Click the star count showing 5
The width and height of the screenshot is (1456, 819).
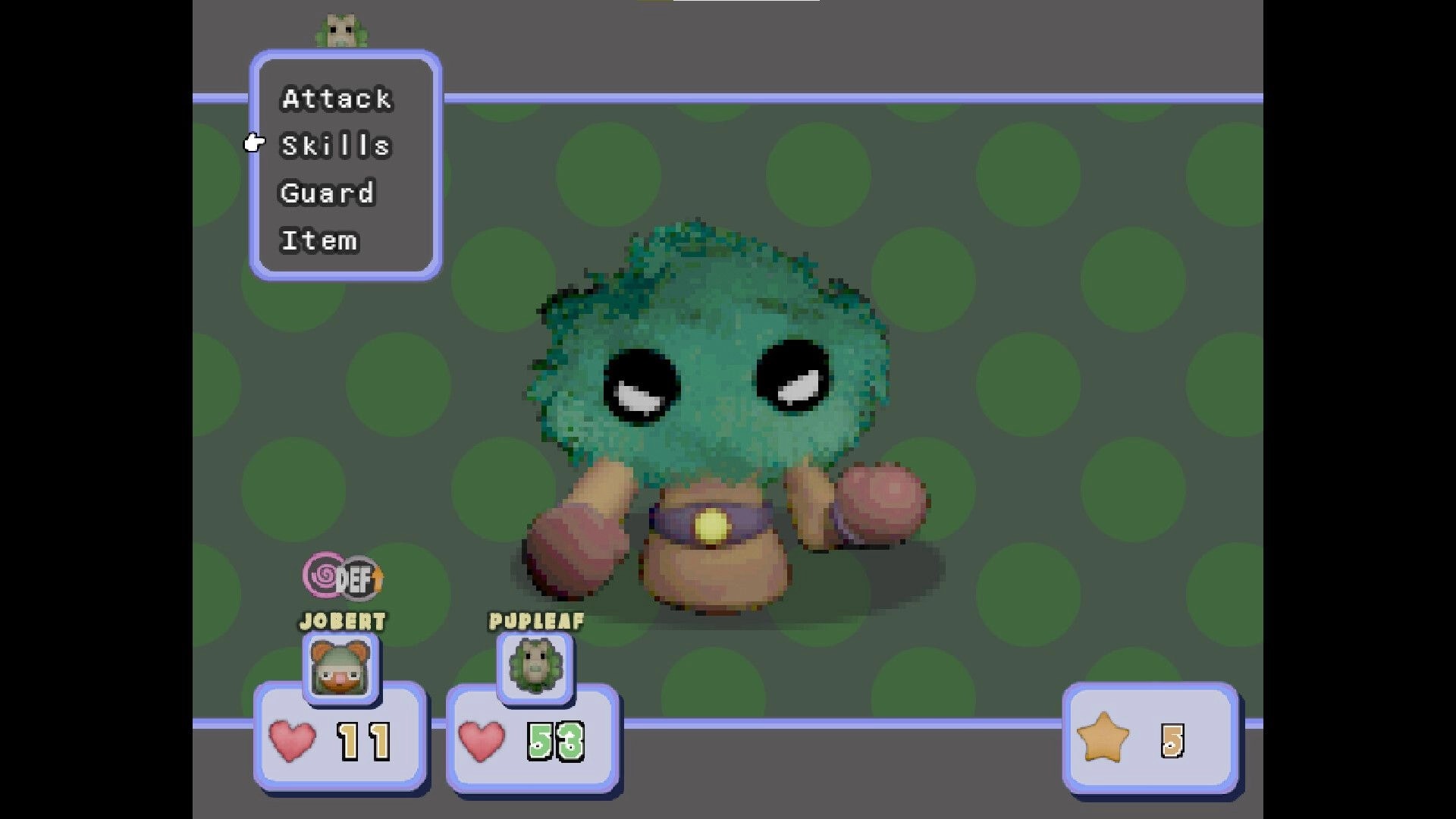click(x=1173, y=739)
